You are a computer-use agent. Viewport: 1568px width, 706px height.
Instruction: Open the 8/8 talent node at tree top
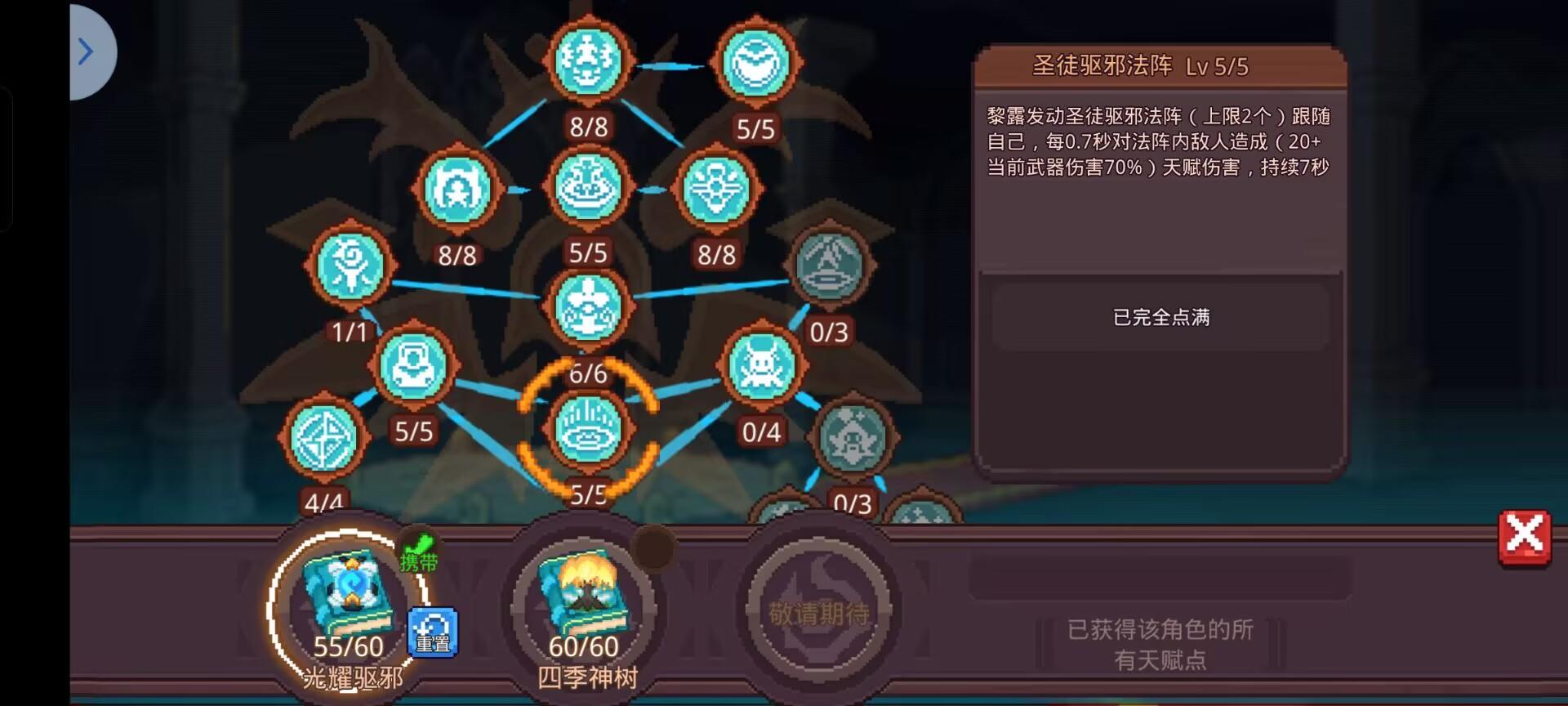(588, 60)
